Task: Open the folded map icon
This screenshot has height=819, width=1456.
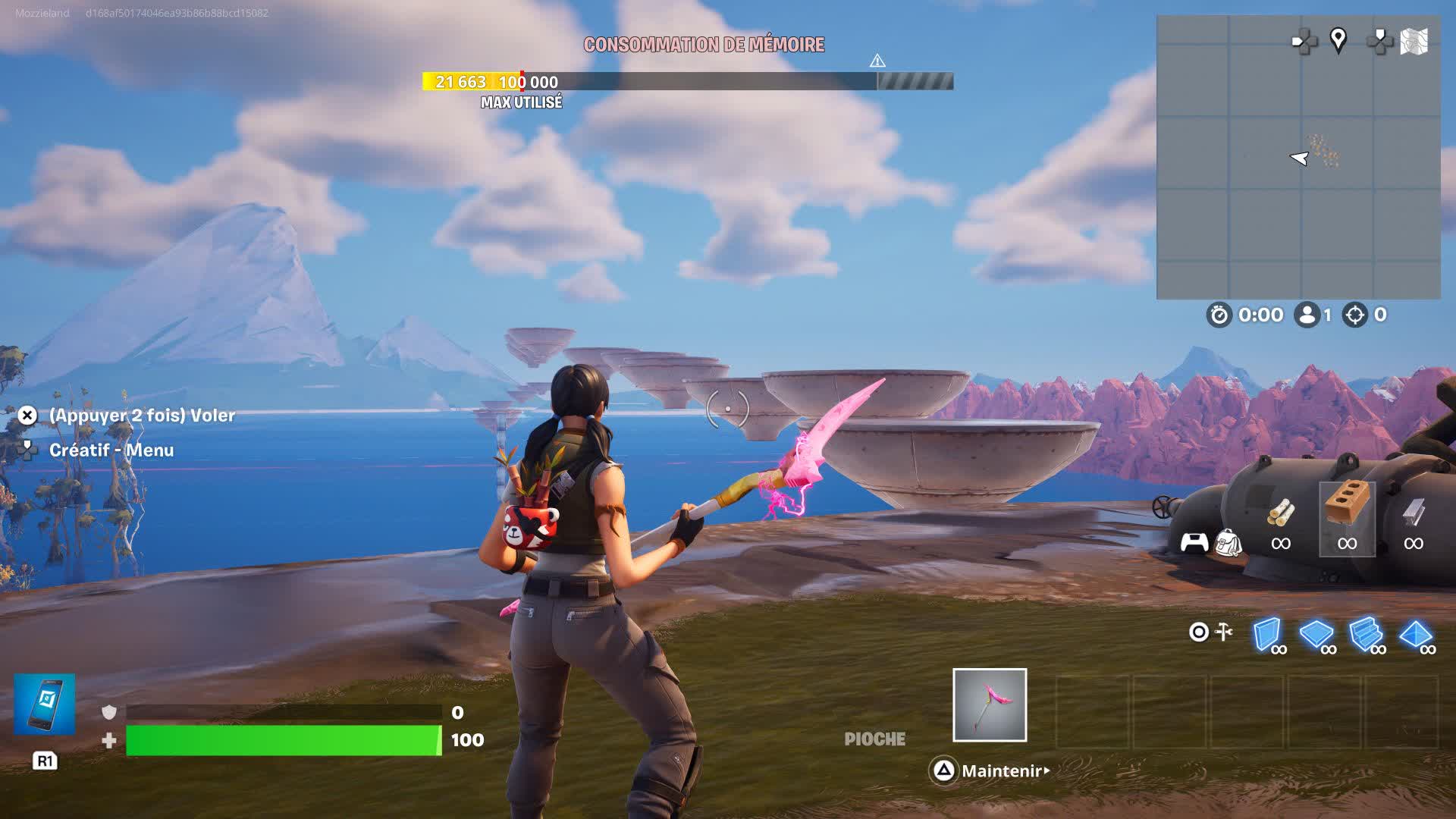Action: pyautogui.click(x=1414, y=41)
